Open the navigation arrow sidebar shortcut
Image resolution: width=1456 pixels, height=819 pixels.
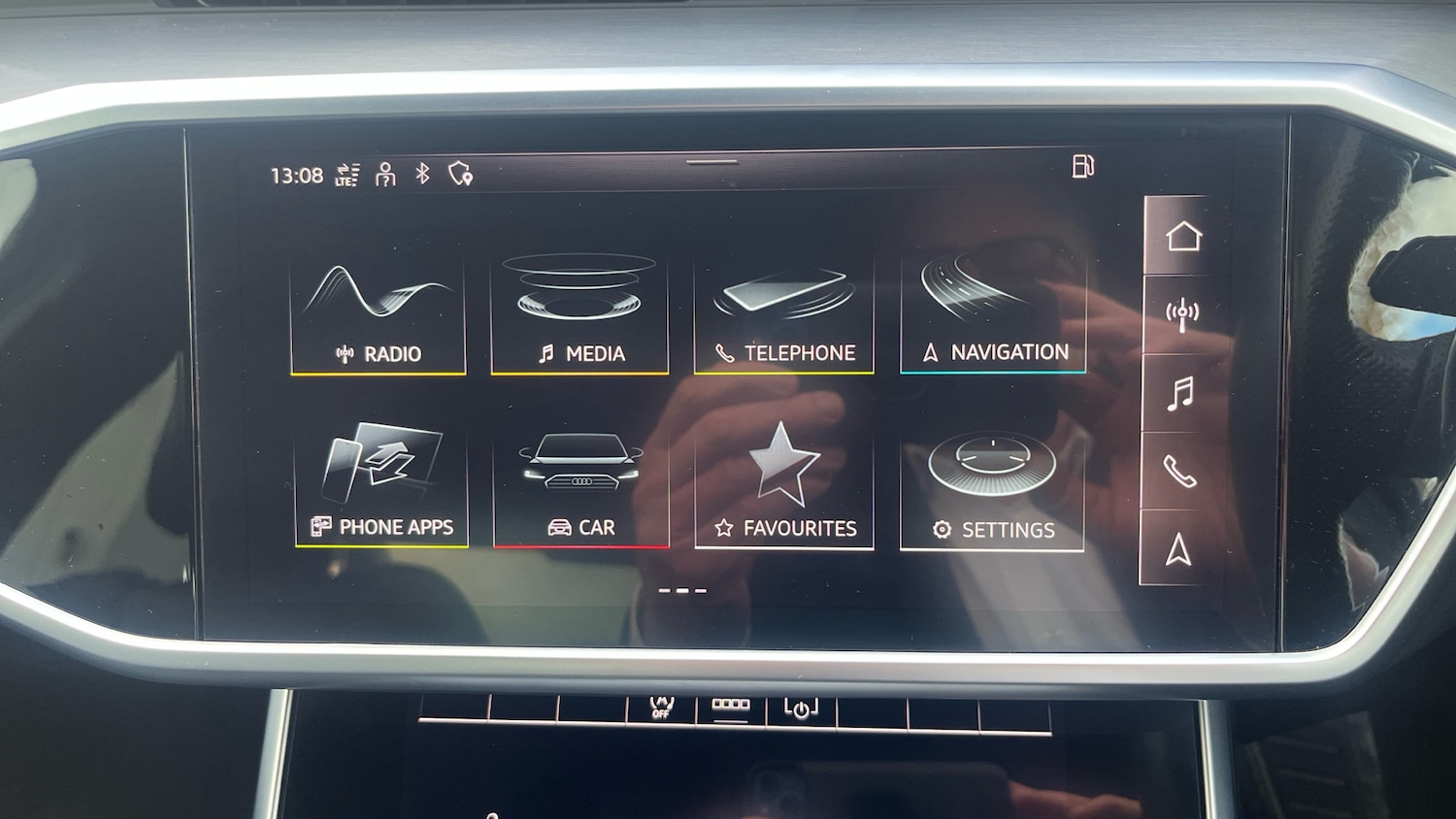(1178, 549)
